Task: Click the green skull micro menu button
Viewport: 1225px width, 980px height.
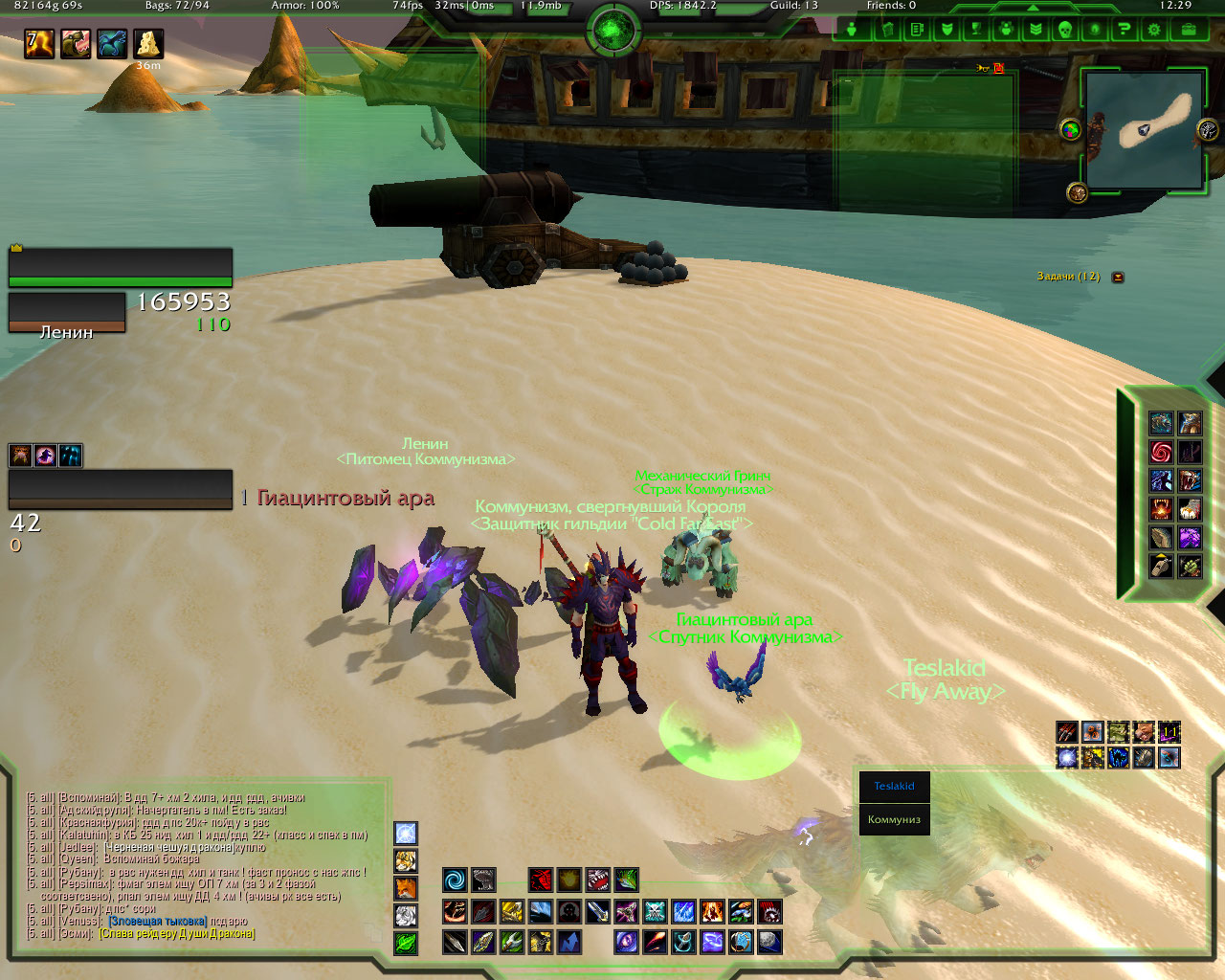Action: [x=1064, y=29]
